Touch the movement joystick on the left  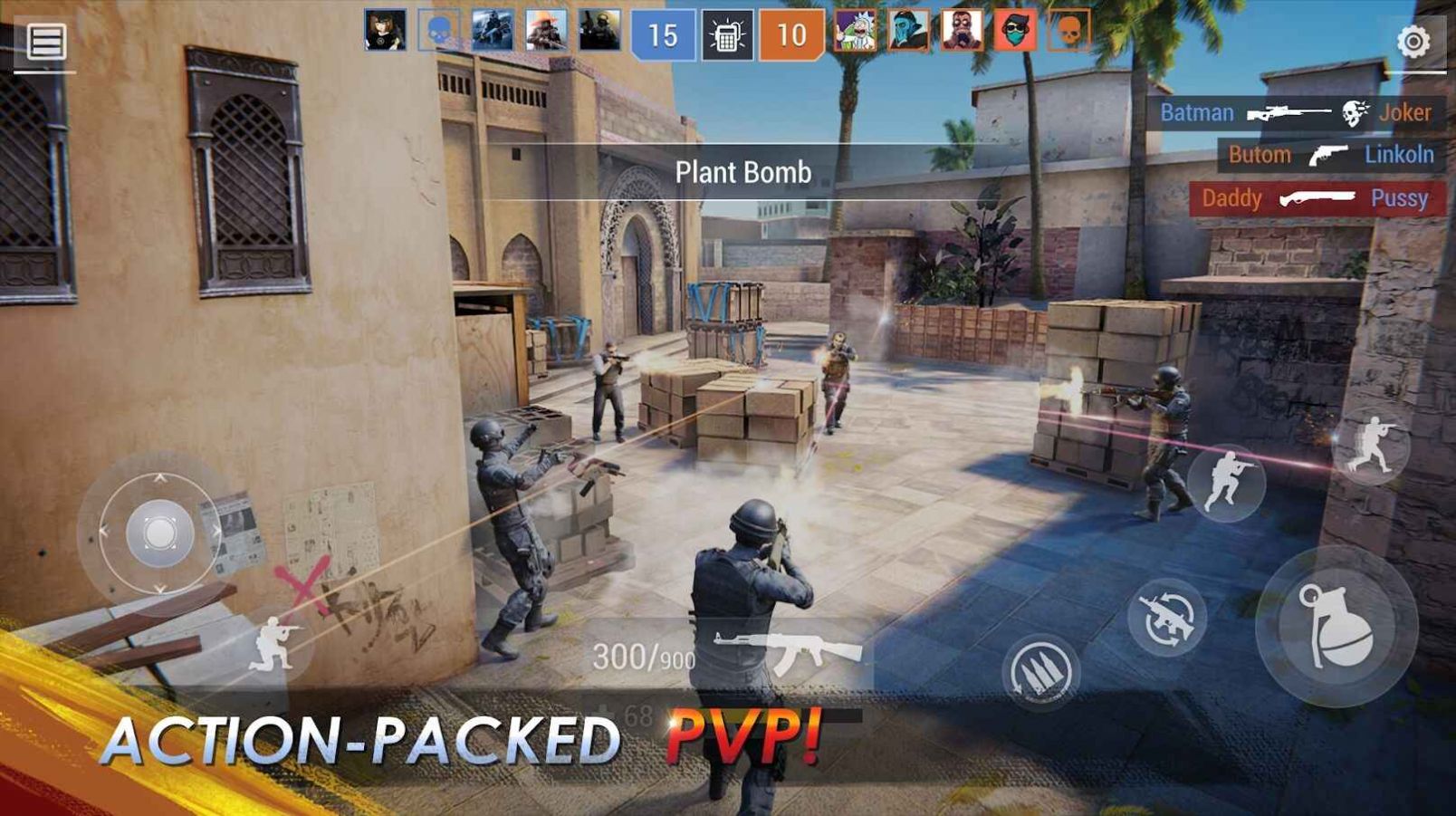[158, 533]
